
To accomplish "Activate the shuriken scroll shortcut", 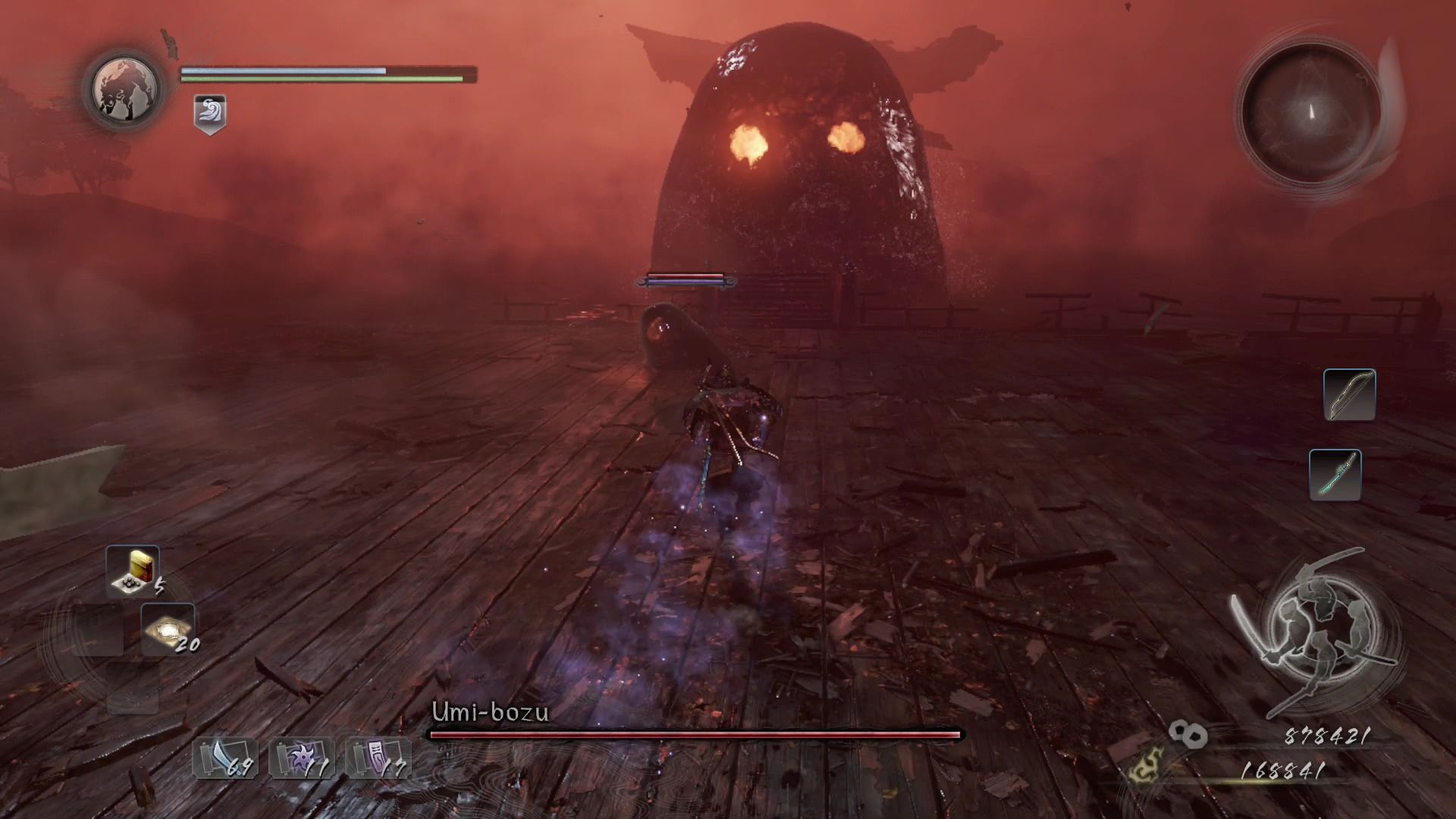I will point(302,758).
